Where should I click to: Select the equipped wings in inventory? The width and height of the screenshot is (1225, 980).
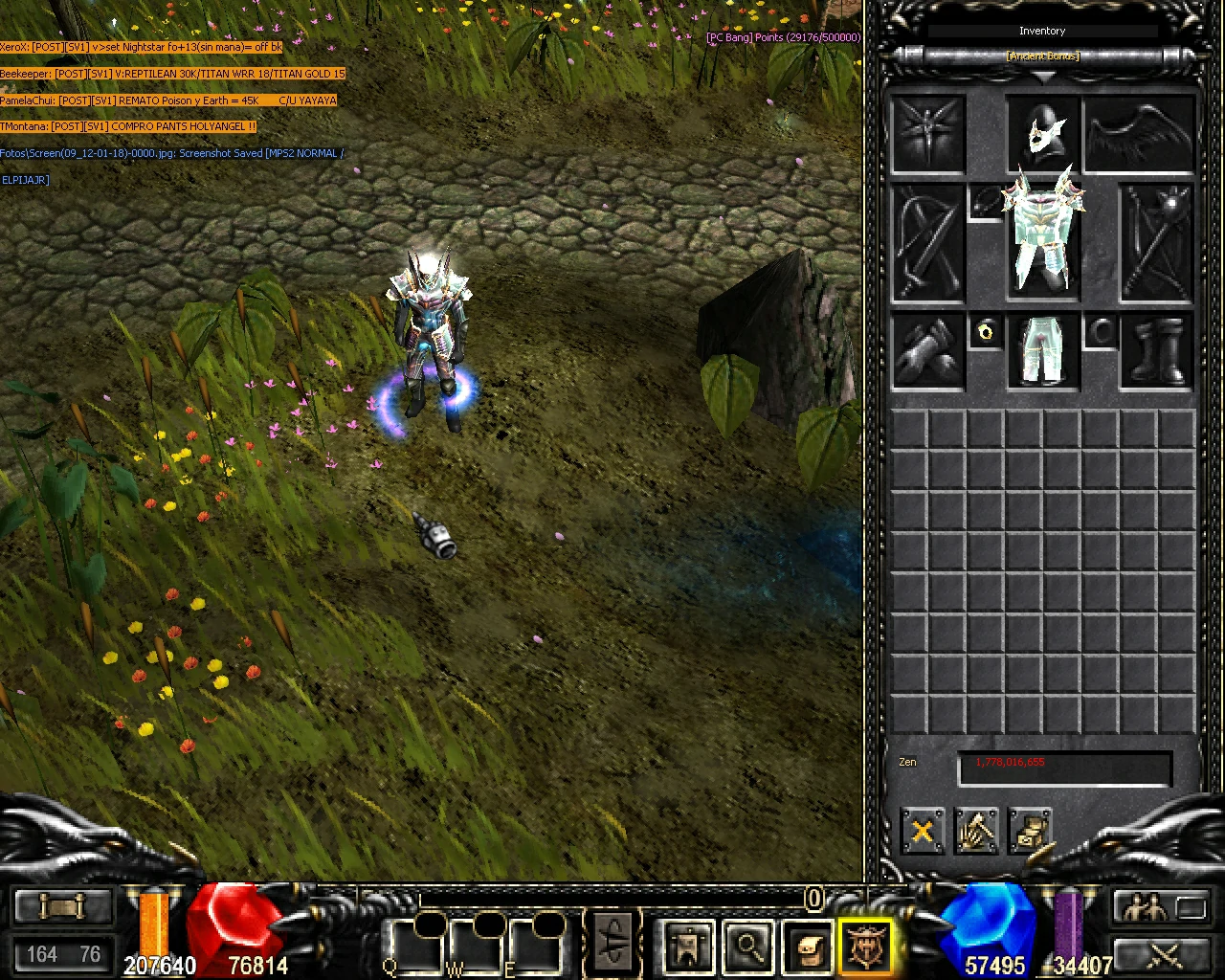click(1139, 134)
